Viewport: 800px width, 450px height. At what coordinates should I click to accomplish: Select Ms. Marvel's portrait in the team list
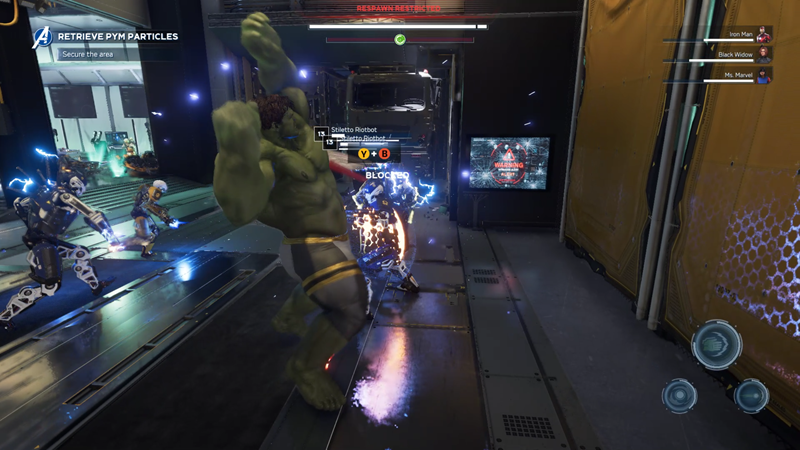tap(764, 74)
